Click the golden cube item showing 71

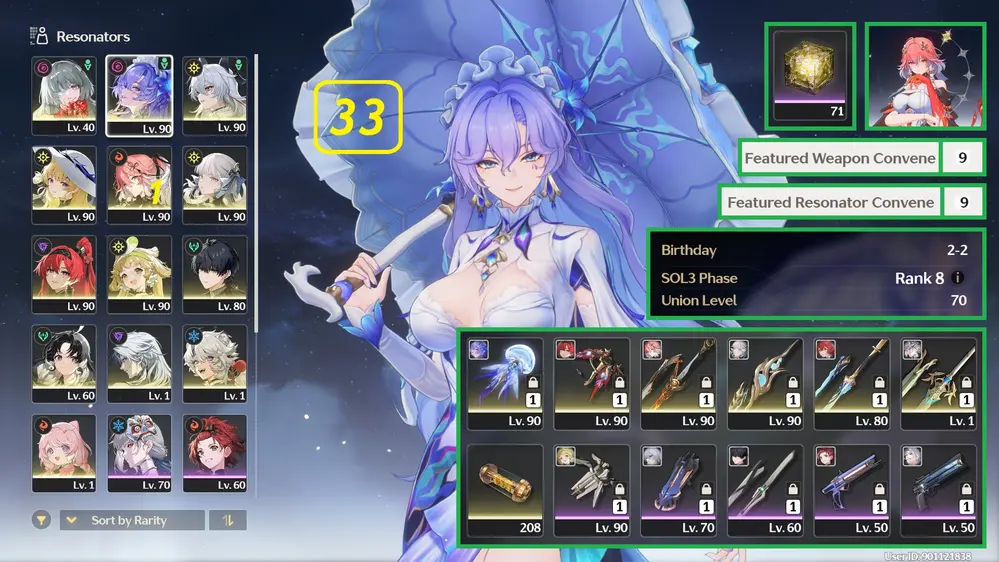click(810, 75)
